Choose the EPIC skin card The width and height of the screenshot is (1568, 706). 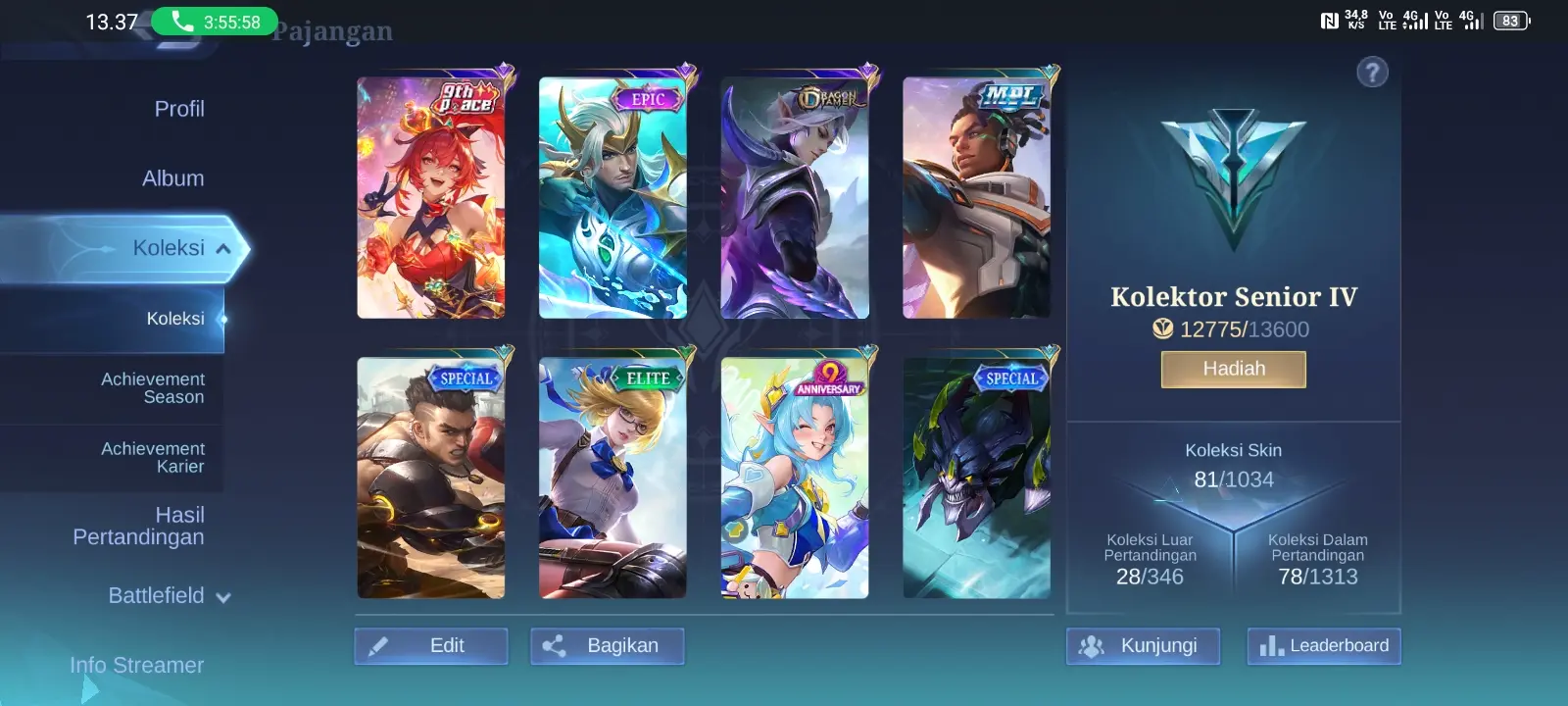coord(612,198)
